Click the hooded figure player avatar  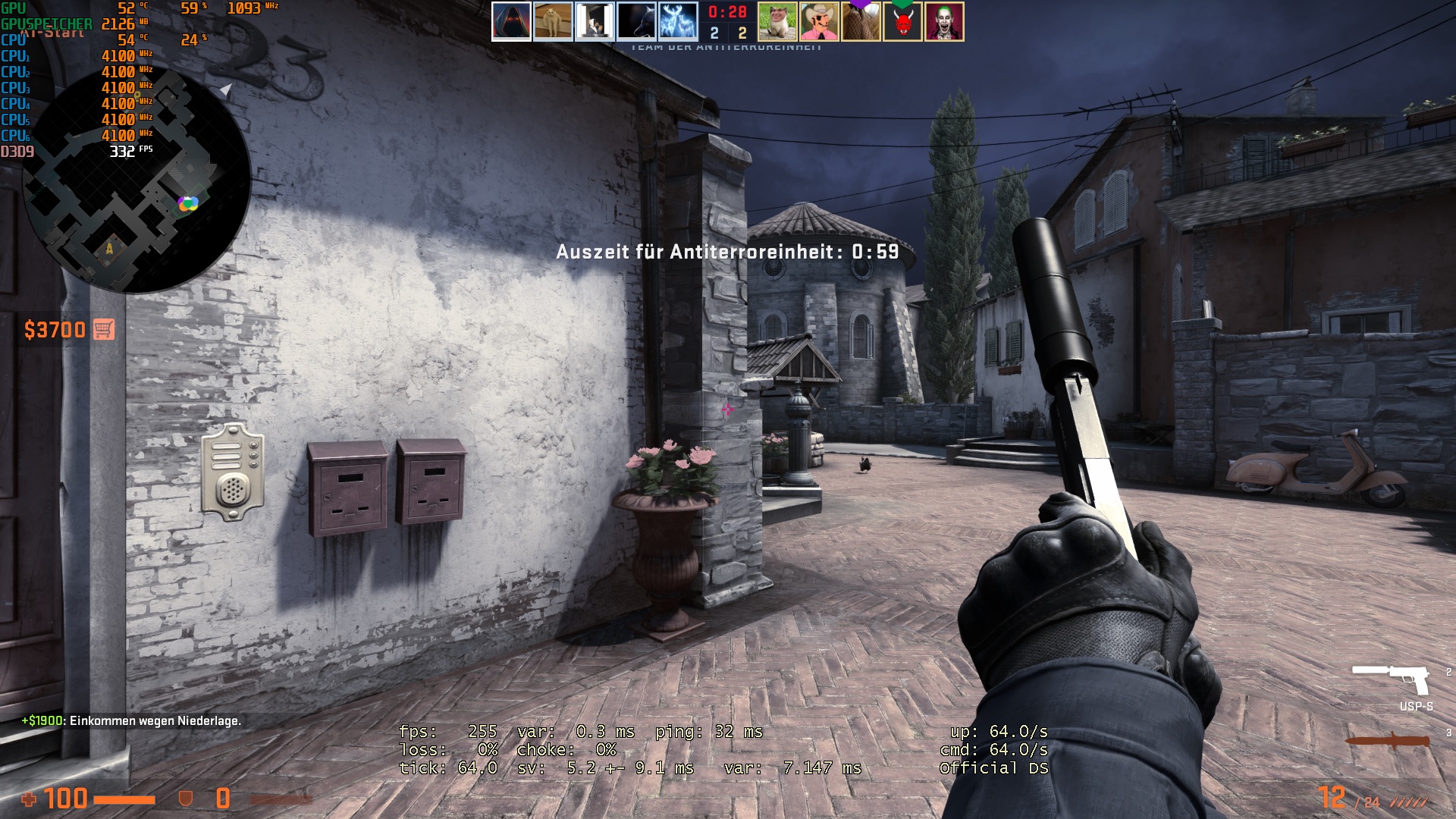(x=509, y=19)
